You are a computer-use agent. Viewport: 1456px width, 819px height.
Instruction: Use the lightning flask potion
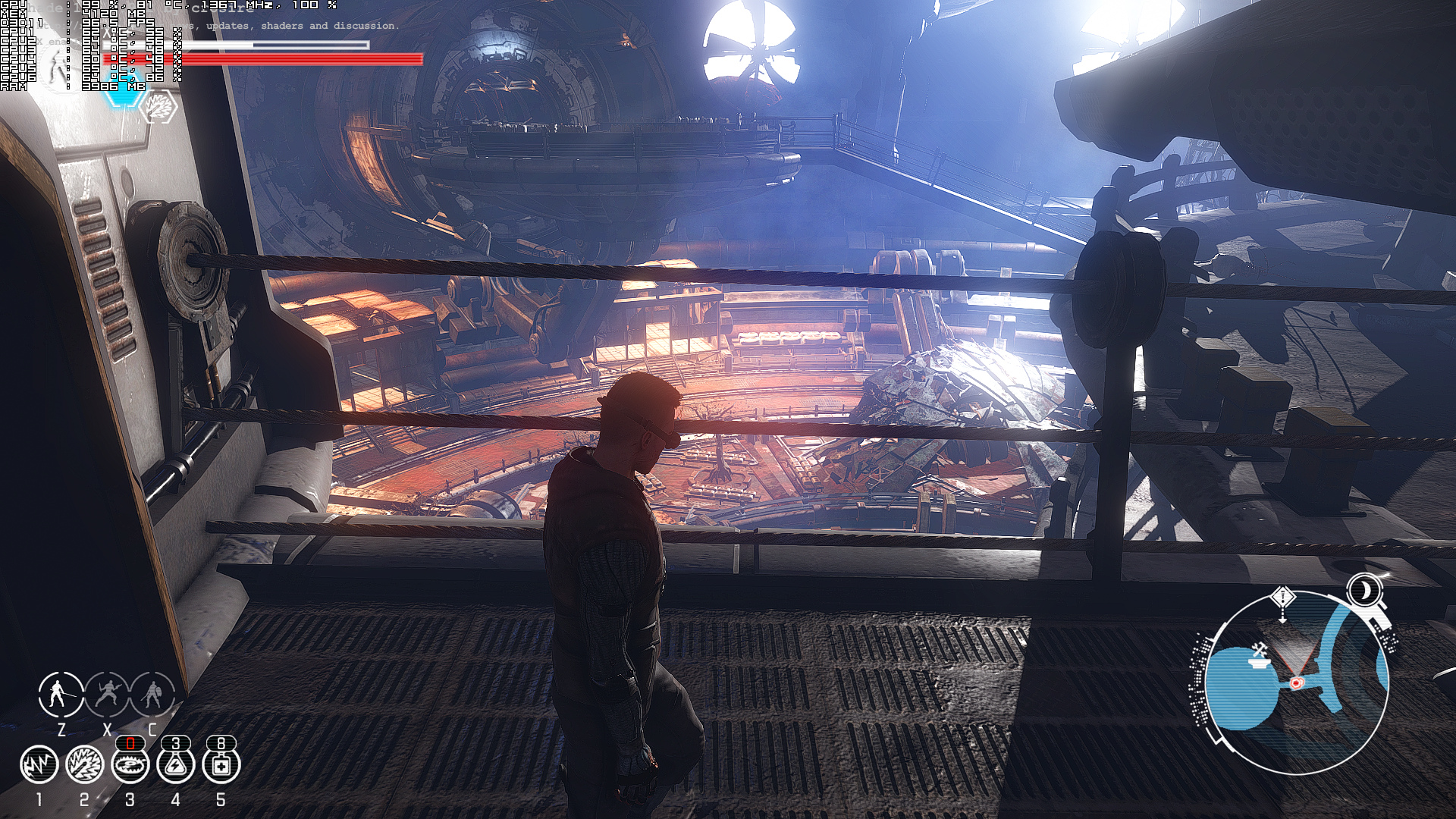175,764
